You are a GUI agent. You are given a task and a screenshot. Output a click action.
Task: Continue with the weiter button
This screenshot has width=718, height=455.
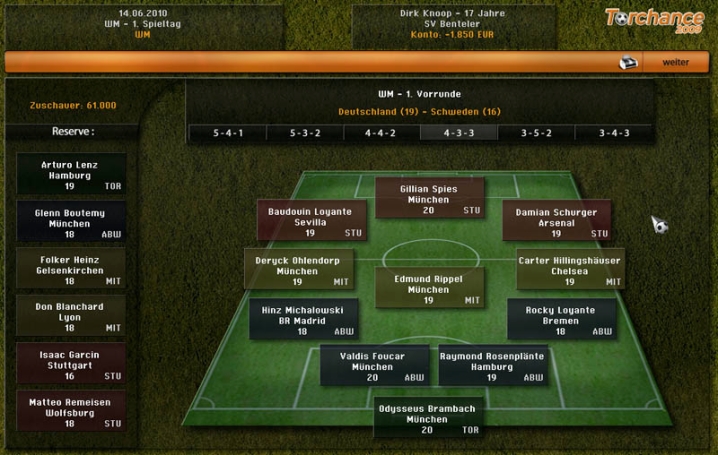click(675, 62)
